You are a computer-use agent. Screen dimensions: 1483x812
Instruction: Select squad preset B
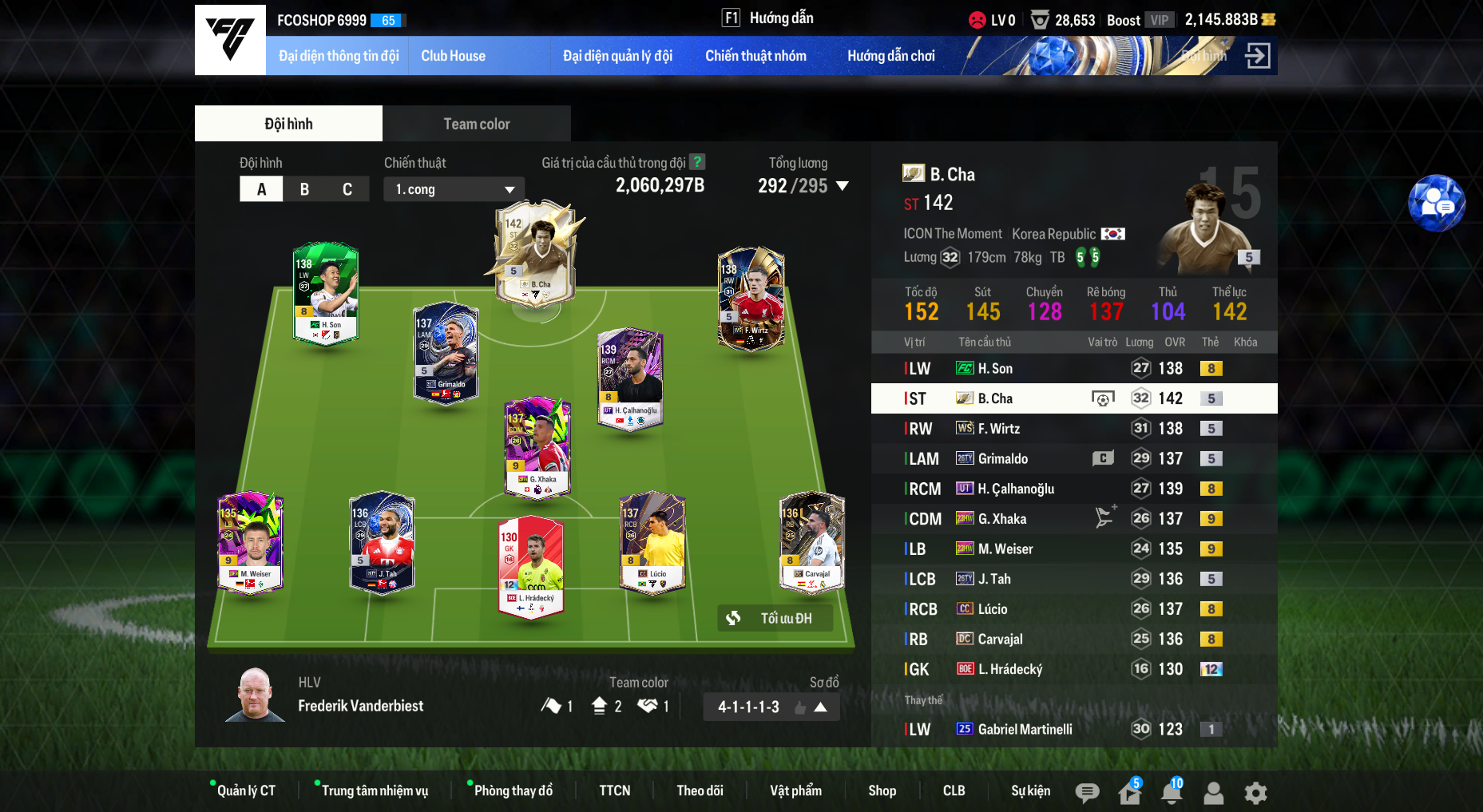(304, 189)
